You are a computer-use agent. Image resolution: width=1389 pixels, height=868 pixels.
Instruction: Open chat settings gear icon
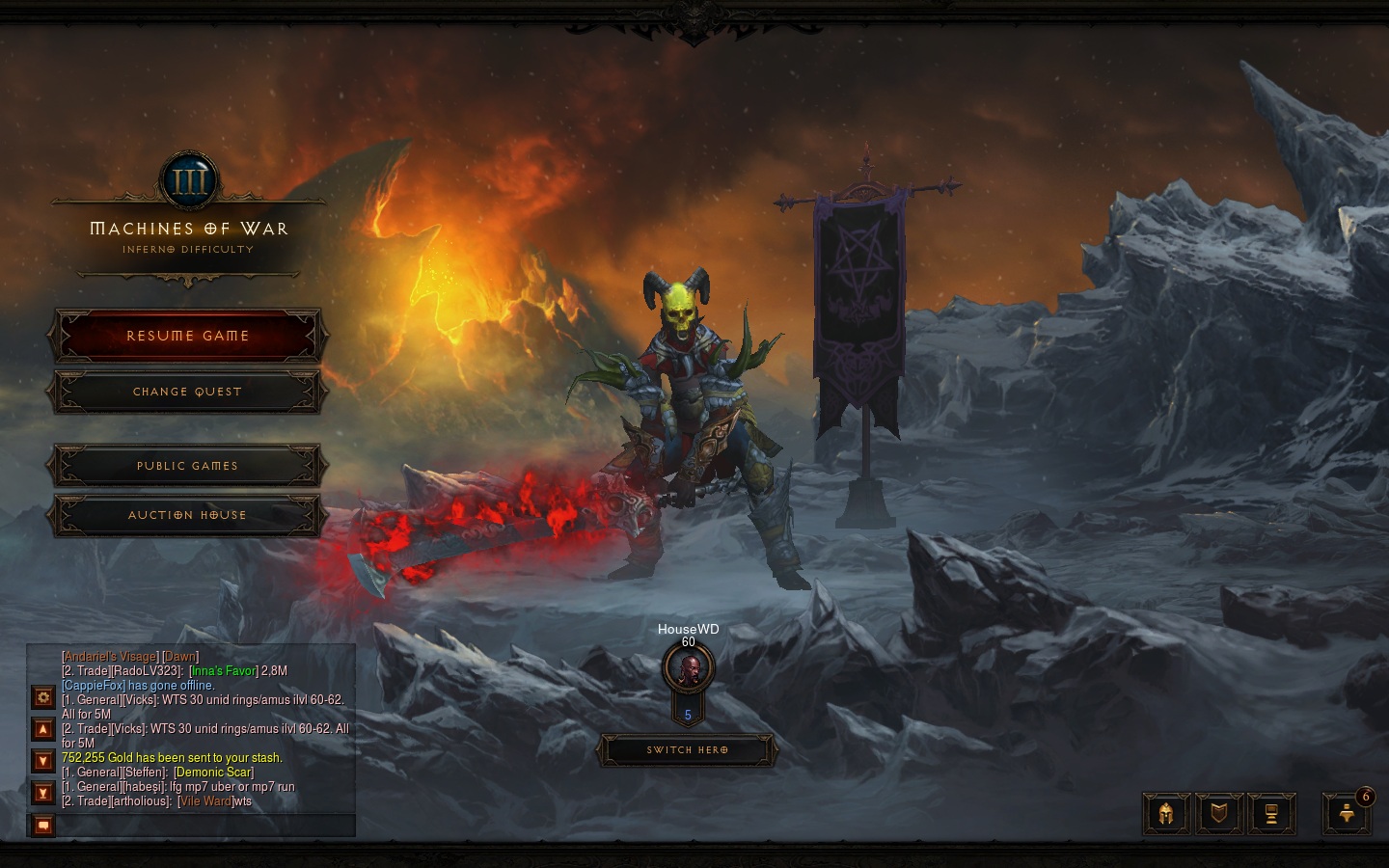coord(43,696)
